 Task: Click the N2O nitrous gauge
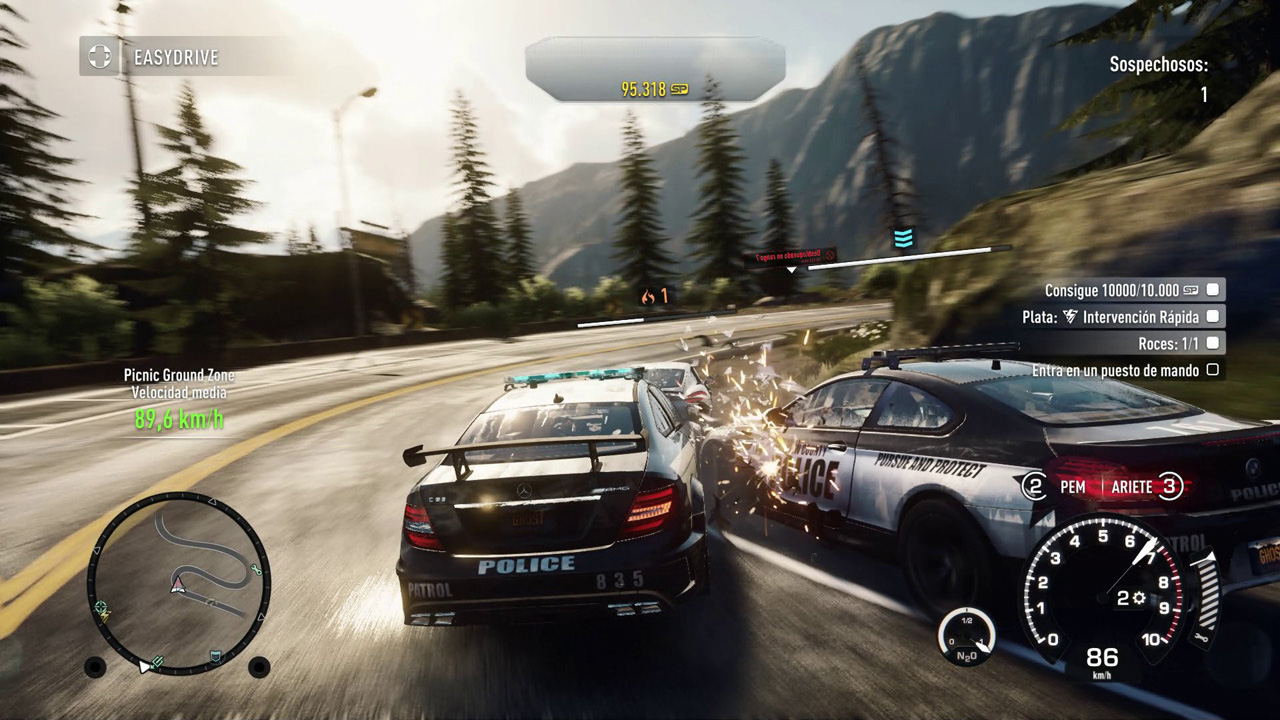(966, 636)
